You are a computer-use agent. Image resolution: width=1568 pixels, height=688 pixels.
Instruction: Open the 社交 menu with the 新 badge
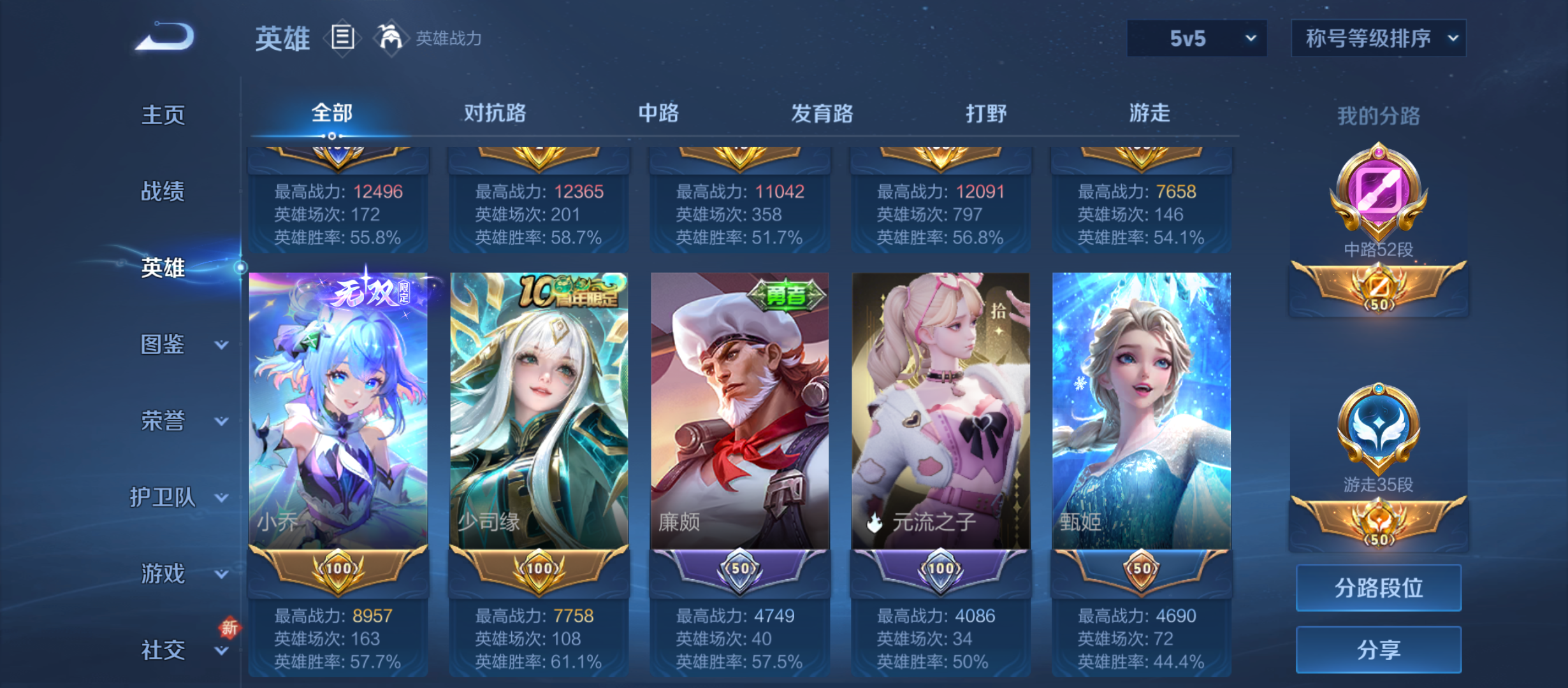click(164, 650)
